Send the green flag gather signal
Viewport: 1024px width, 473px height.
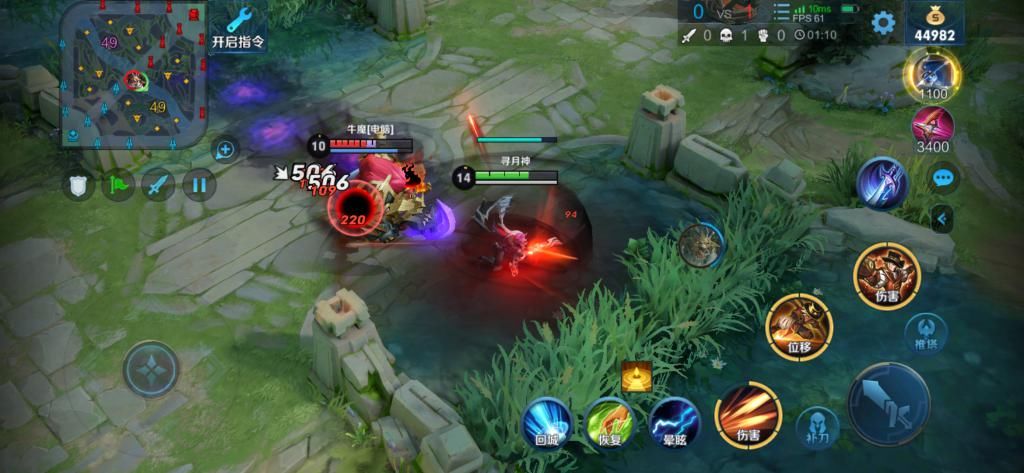click(x=120, y=184)
